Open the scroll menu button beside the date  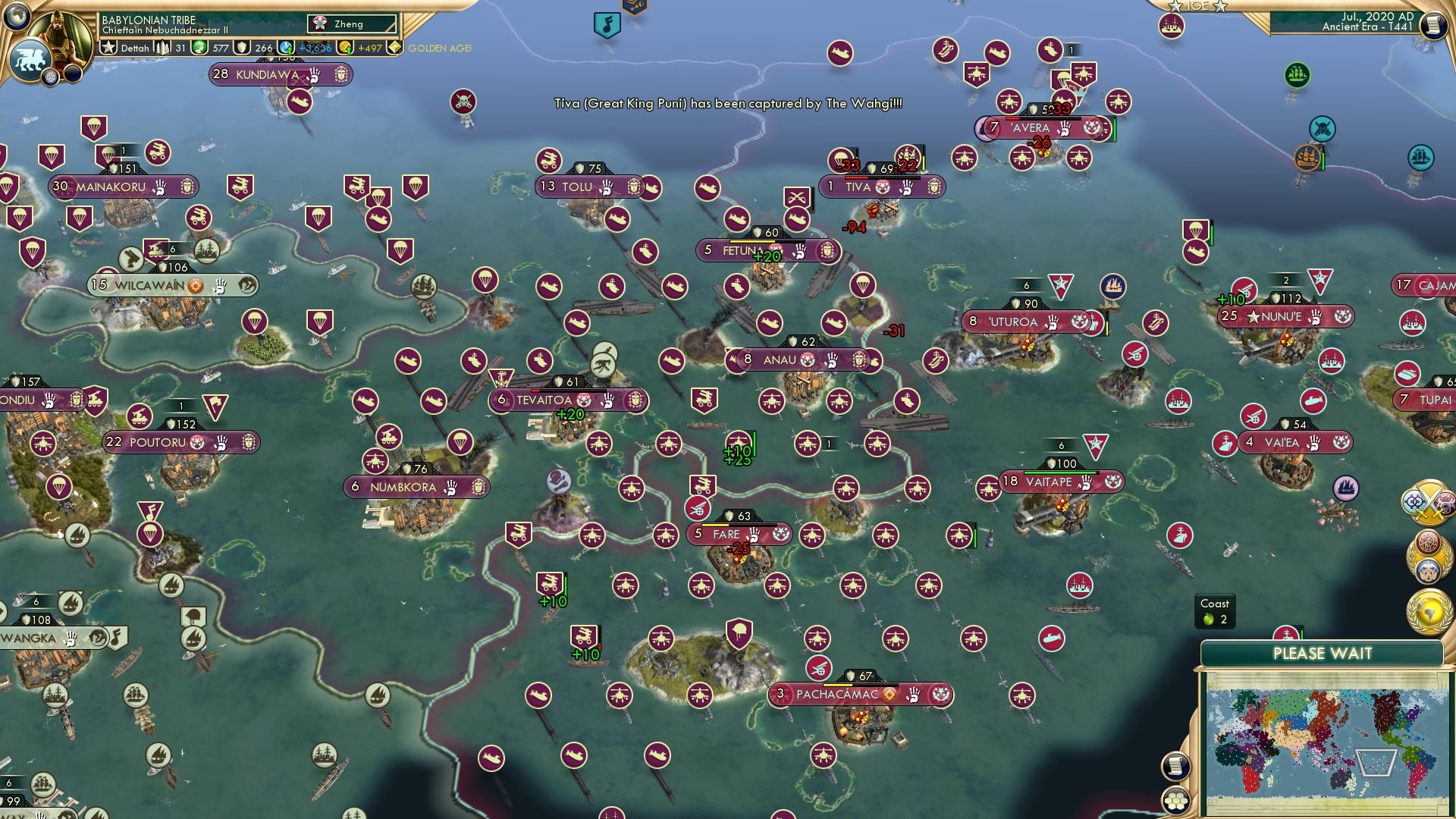tap(1432, 24)
